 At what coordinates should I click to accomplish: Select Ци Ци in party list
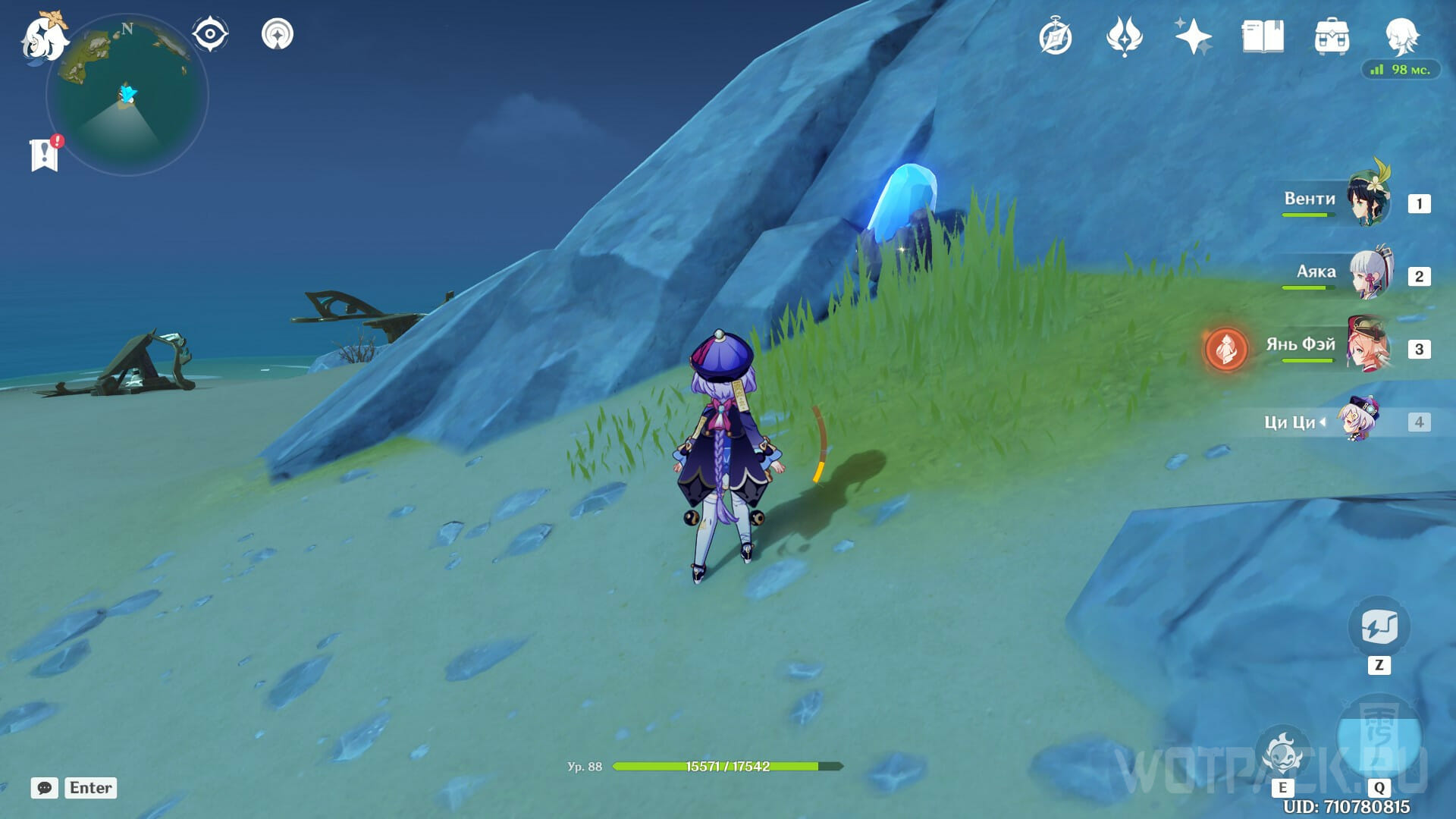coord(1357,419)
